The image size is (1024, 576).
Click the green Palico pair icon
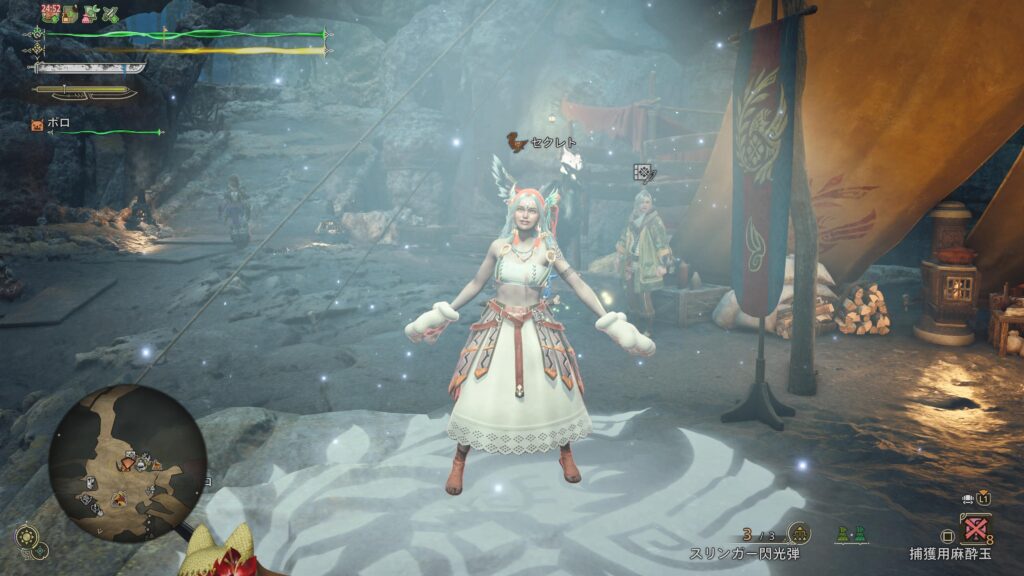pos(848,534)
